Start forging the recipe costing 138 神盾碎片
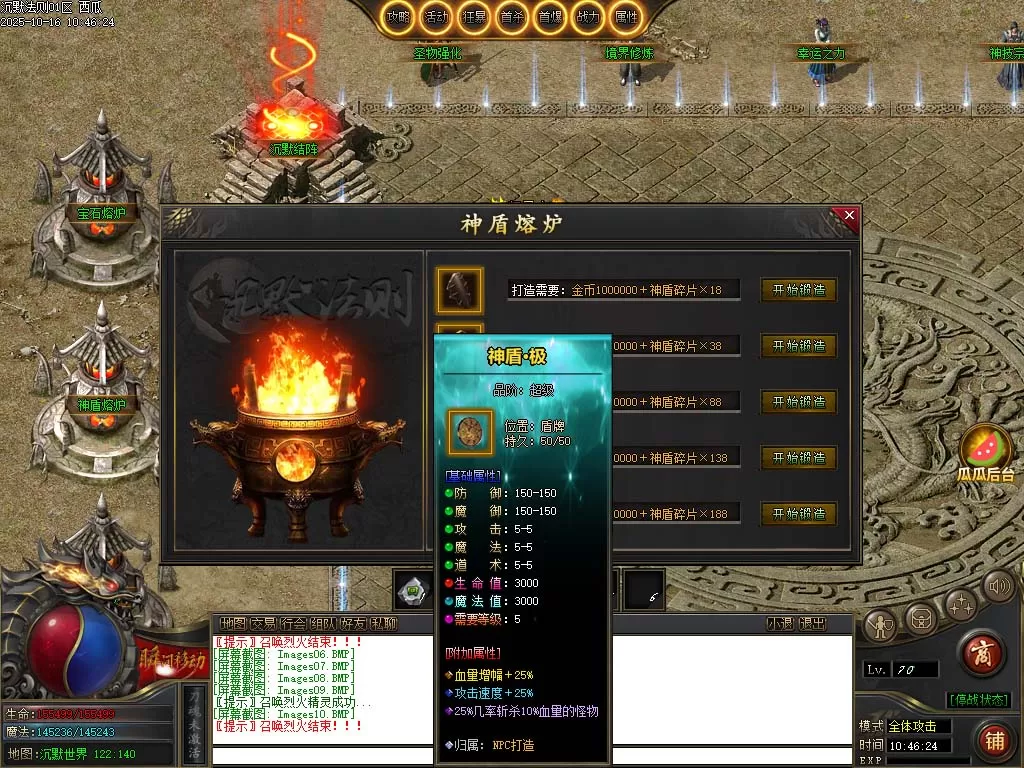This screenshot has width=1024, height=768. [x=798, y=458]
